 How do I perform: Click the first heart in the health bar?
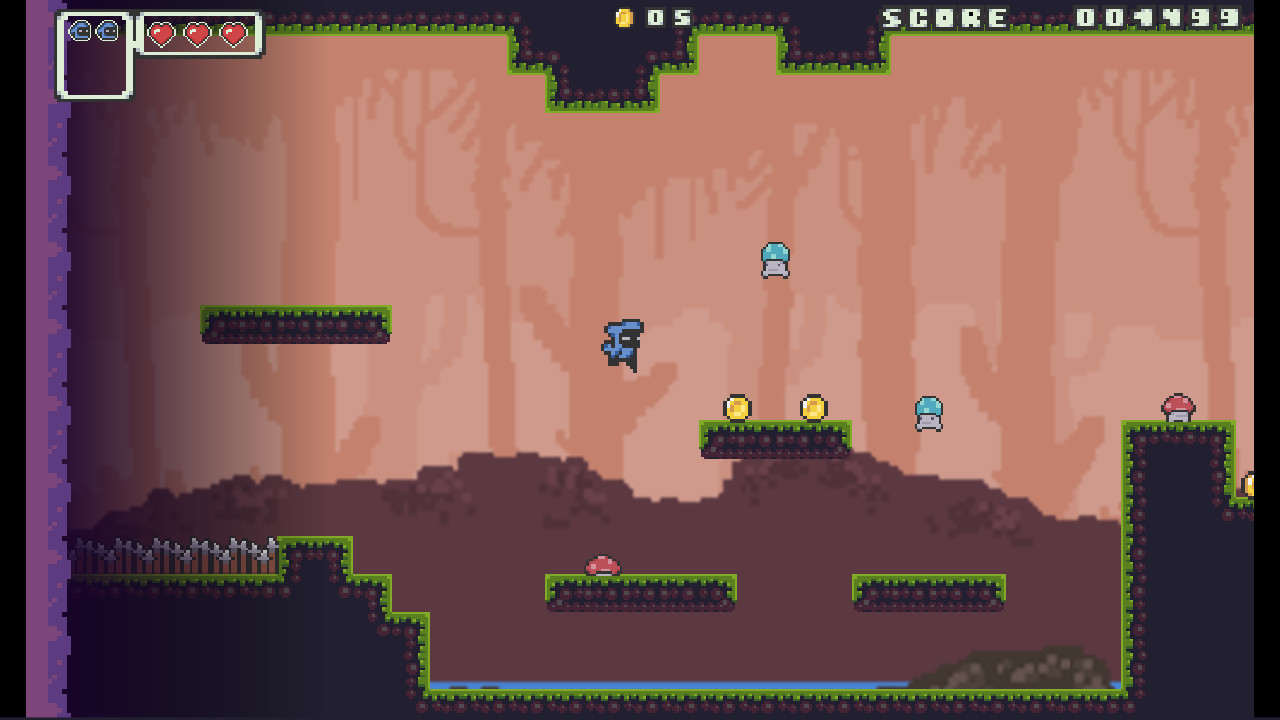pos(160,33)
